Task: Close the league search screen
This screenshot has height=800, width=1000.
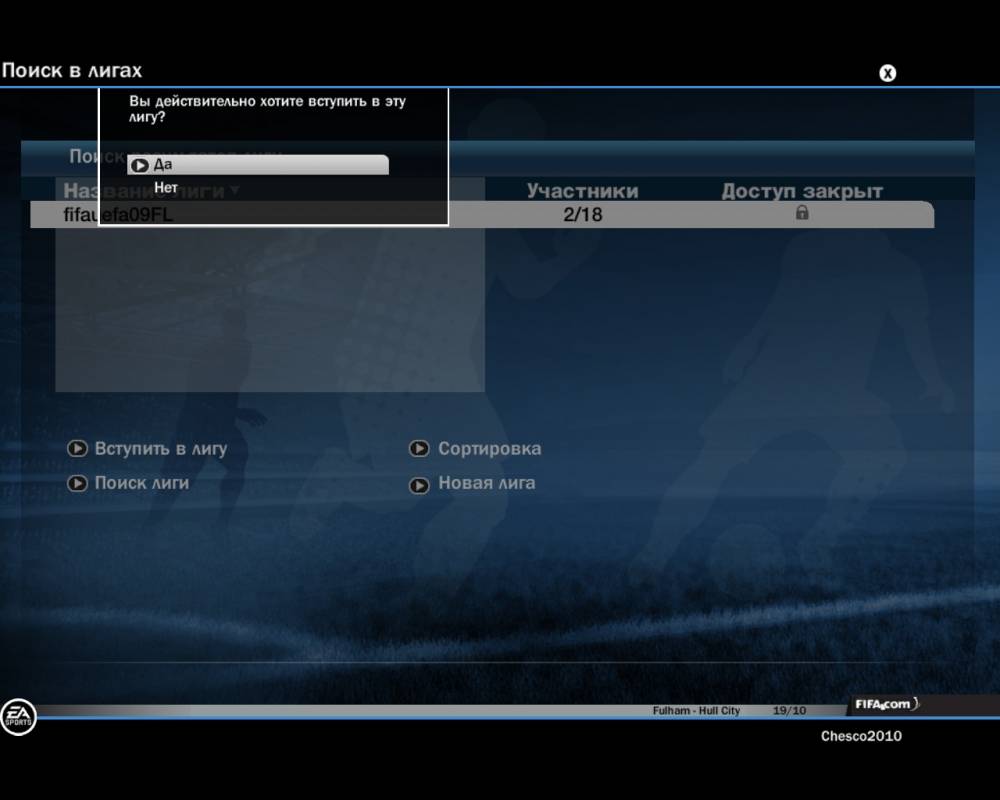Action: [x=887, y=72]
